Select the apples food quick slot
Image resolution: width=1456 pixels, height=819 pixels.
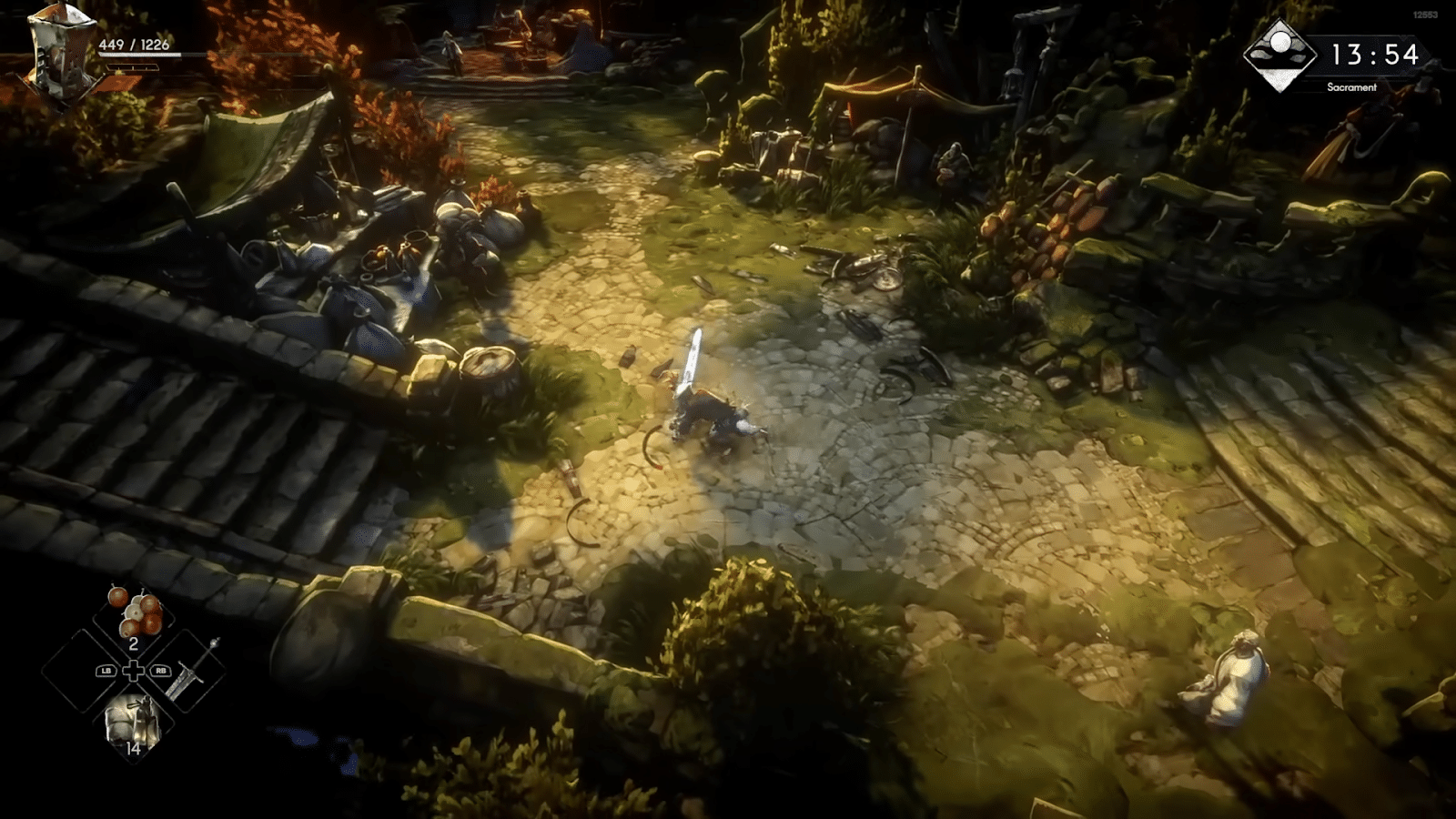tap(134, 614)
